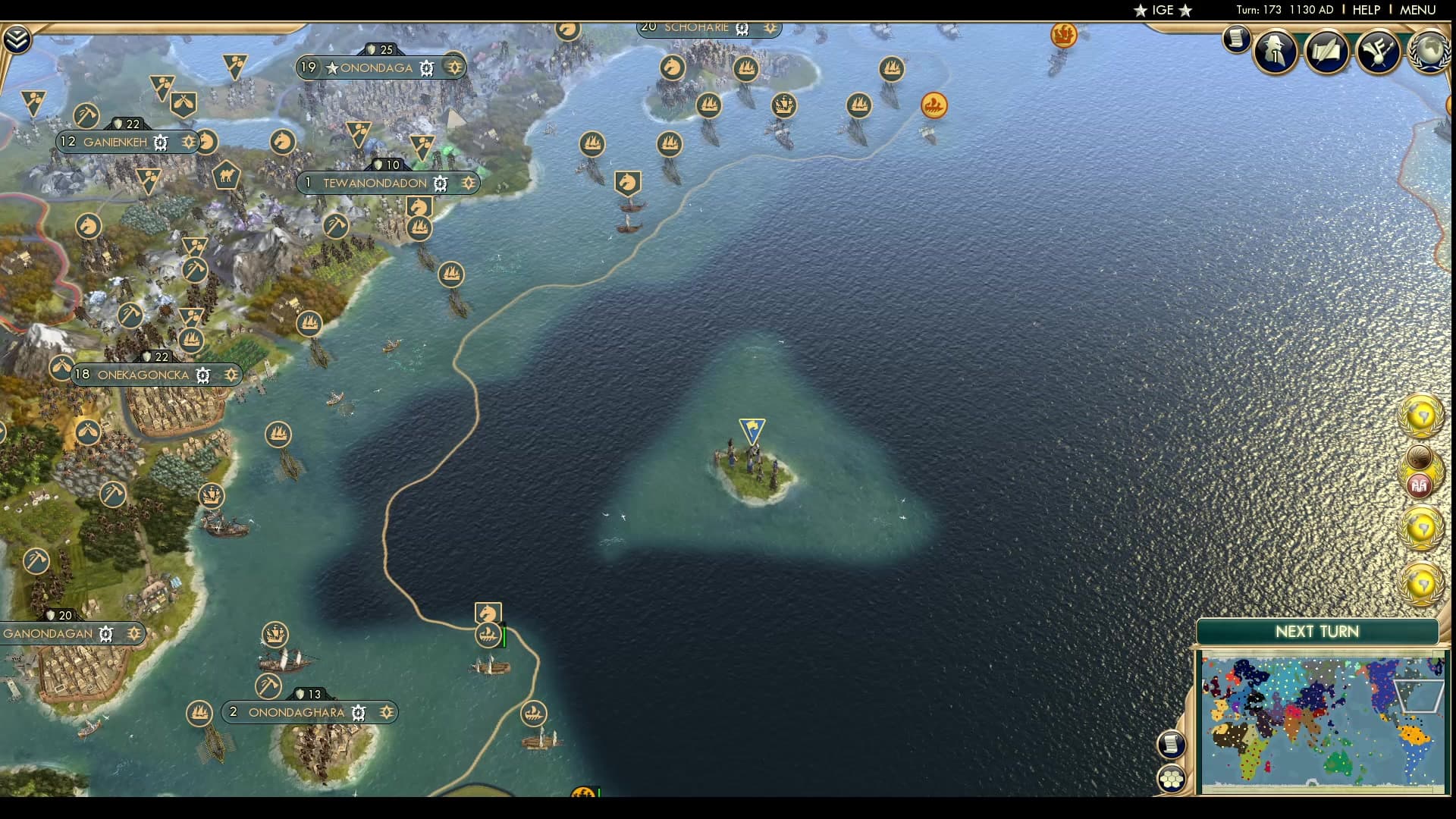The width and height of the screenshot is (1456, 819).
Task: Click Onondaga's religion sun icon on its banner
Action: tap(454, 67)
